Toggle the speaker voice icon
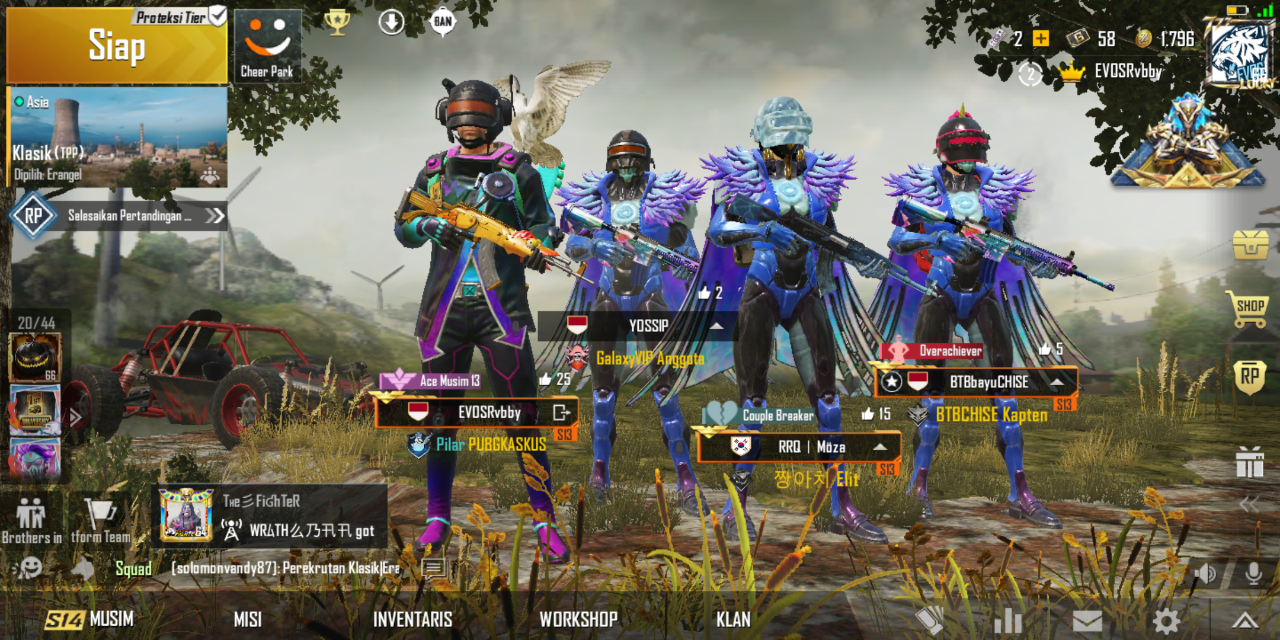 click(1206, 573)
